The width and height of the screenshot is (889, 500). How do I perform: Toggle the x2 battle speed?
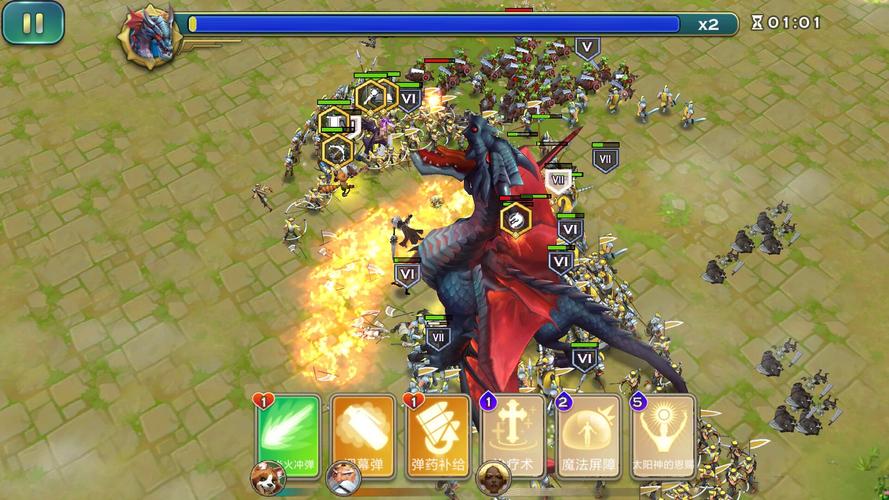click(709, 24)
